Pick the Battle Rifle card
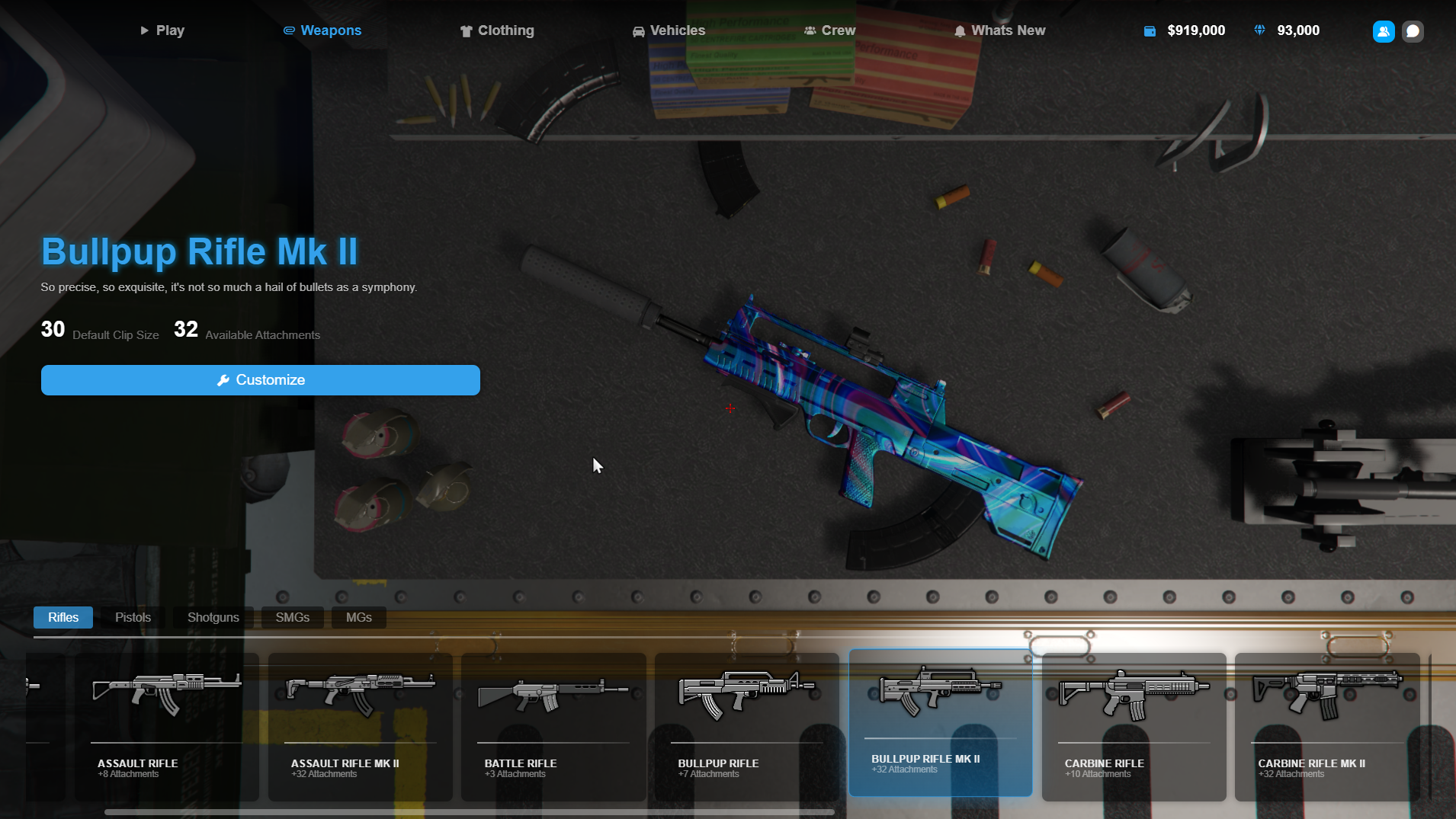The width and height of the screenshot is (1456, 819). point(553,726)
